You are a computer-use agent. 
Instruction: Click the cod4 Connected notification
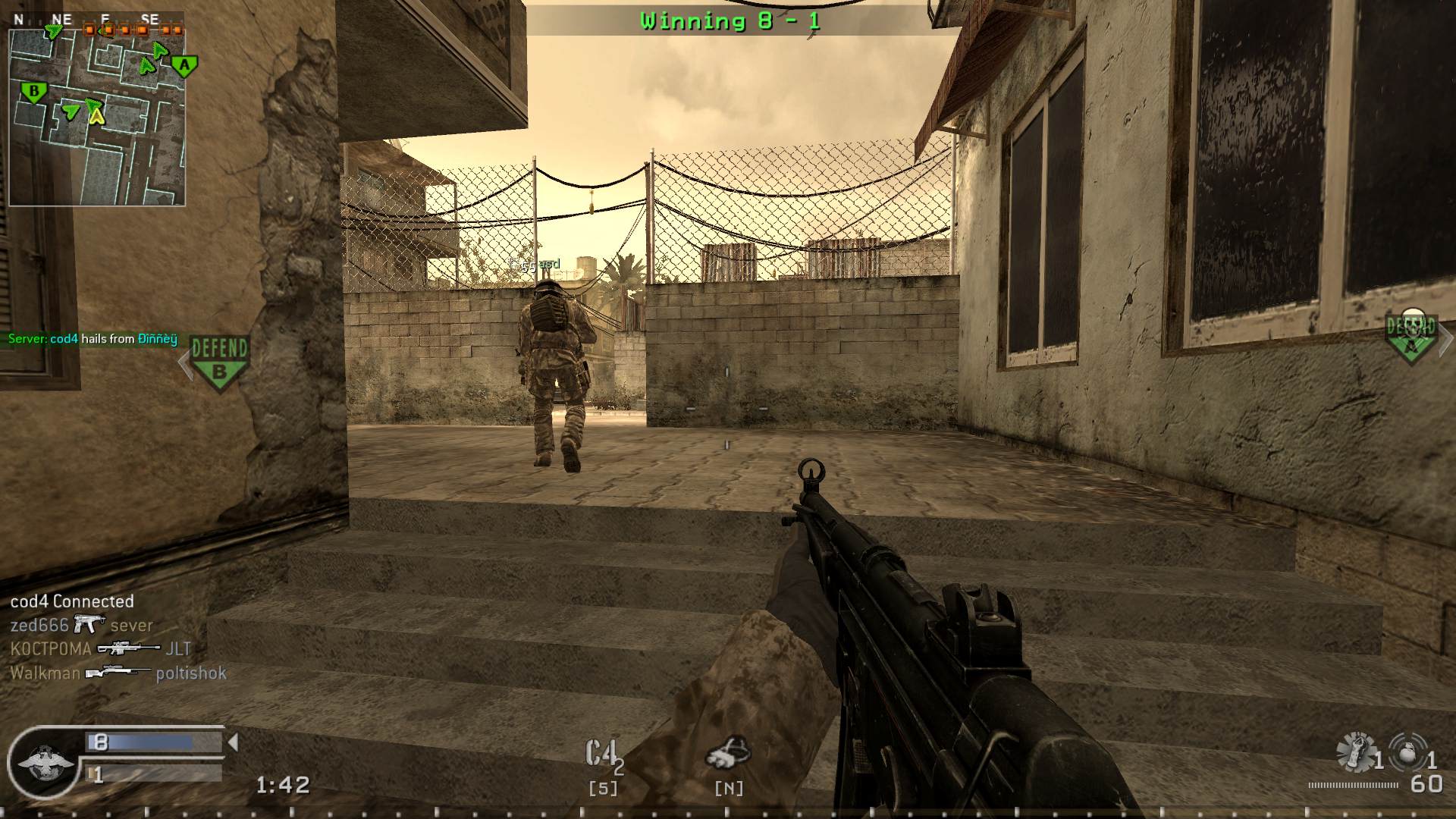click(x=72, y=601)
